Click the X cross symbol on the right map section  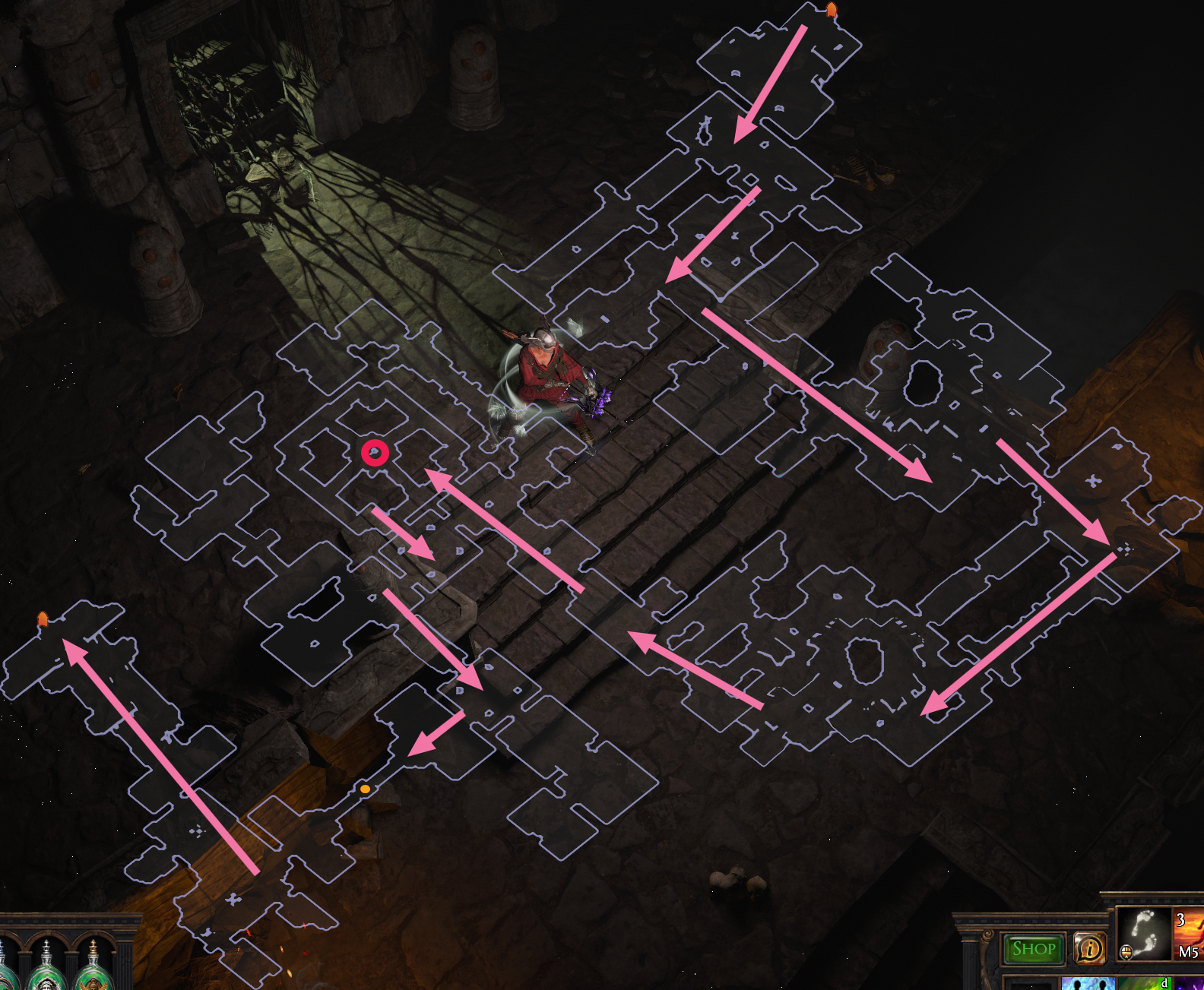pyautogui.click(x=1092, y=480)
